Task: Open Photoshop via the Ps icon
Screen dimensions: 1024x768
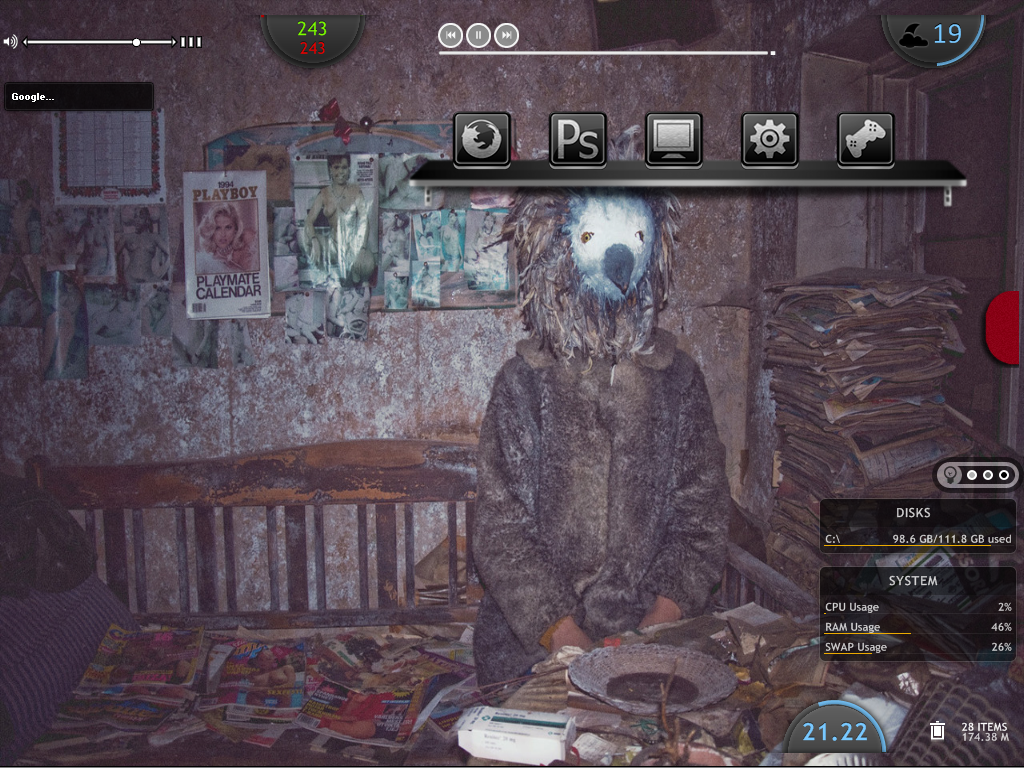Action: coord(578,138)
